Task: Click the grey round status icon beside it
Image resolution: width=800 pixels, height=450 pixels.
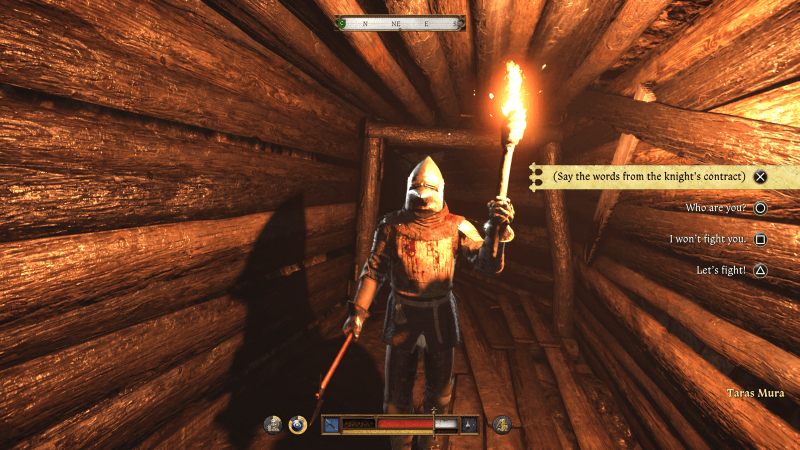Action: 272,425
